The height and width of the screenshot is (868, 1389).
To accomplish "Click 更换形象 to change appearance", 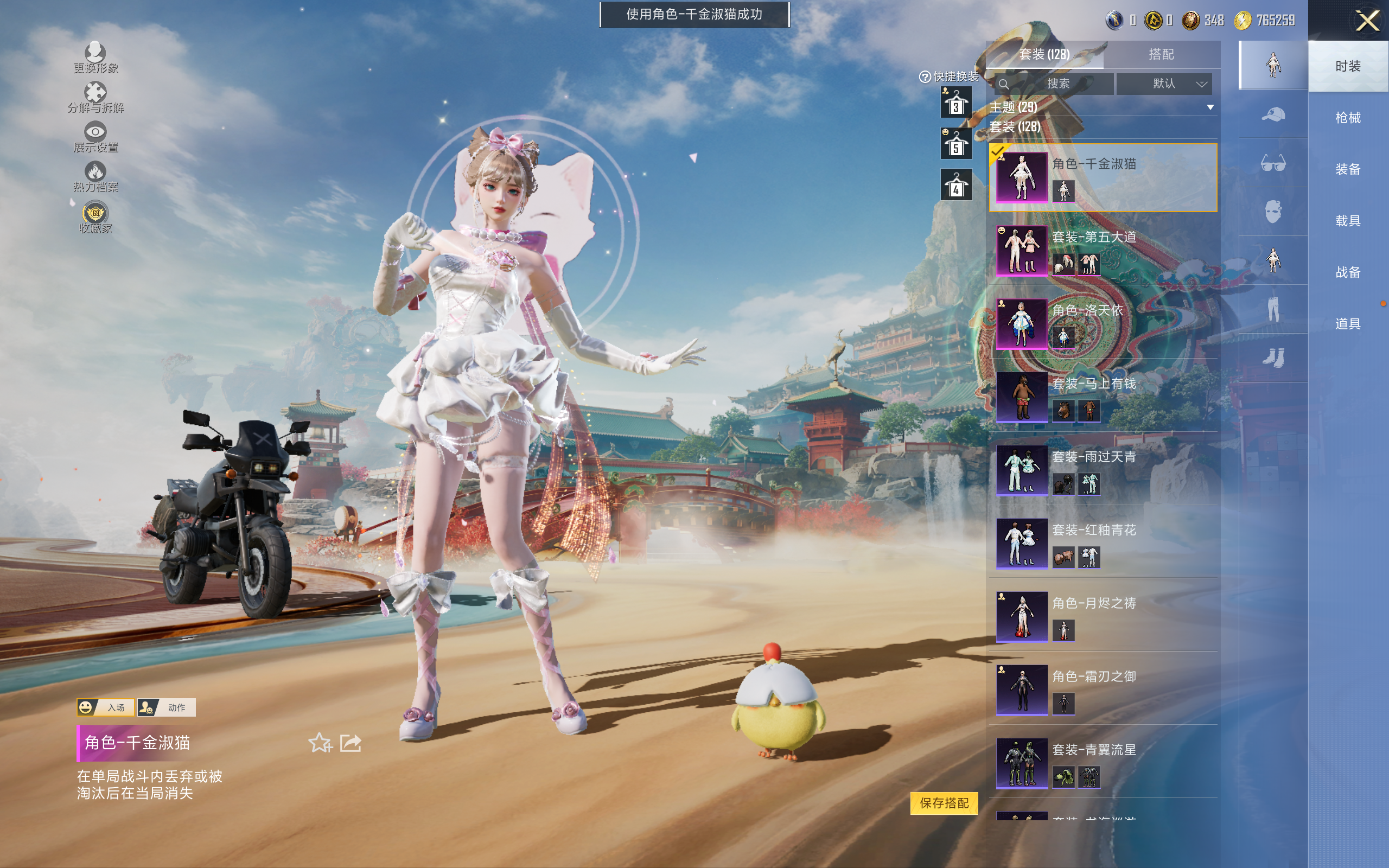I will (x=95, y=58).
